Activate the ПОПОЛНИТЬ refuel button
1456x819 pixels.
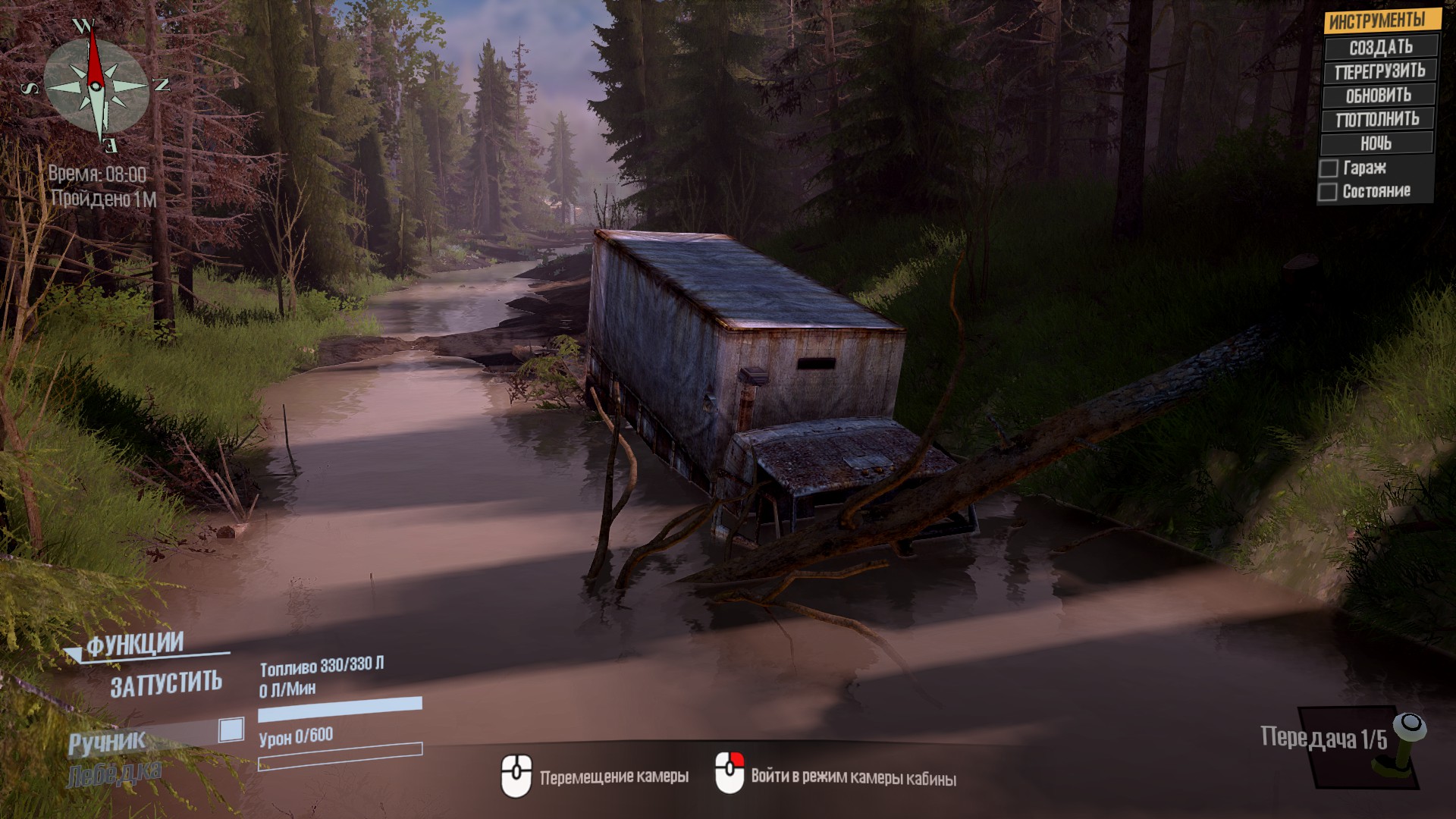(x=1377, y=119)
